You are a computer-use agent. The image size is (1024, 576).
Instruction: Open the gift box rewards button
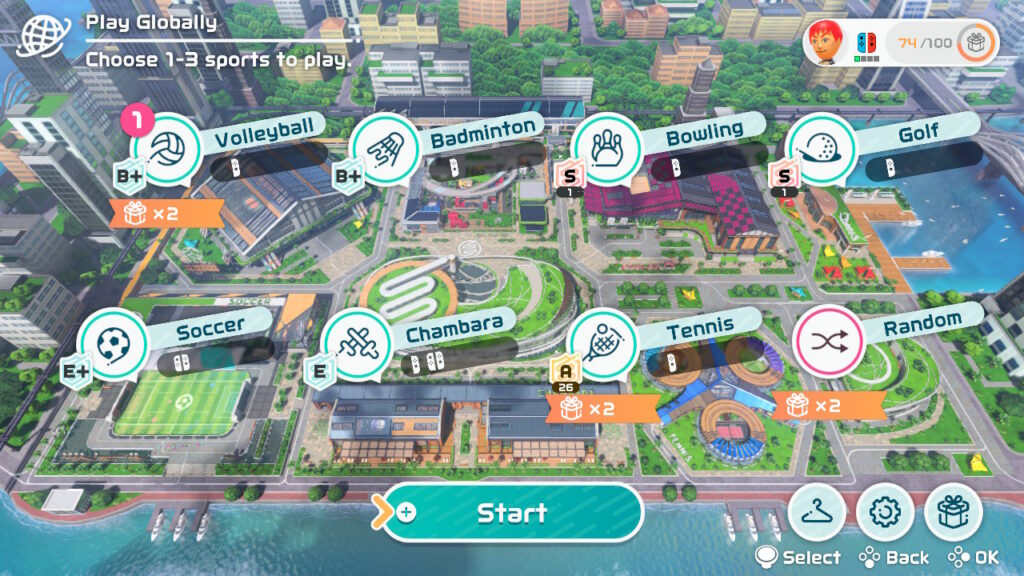point(954,512)
